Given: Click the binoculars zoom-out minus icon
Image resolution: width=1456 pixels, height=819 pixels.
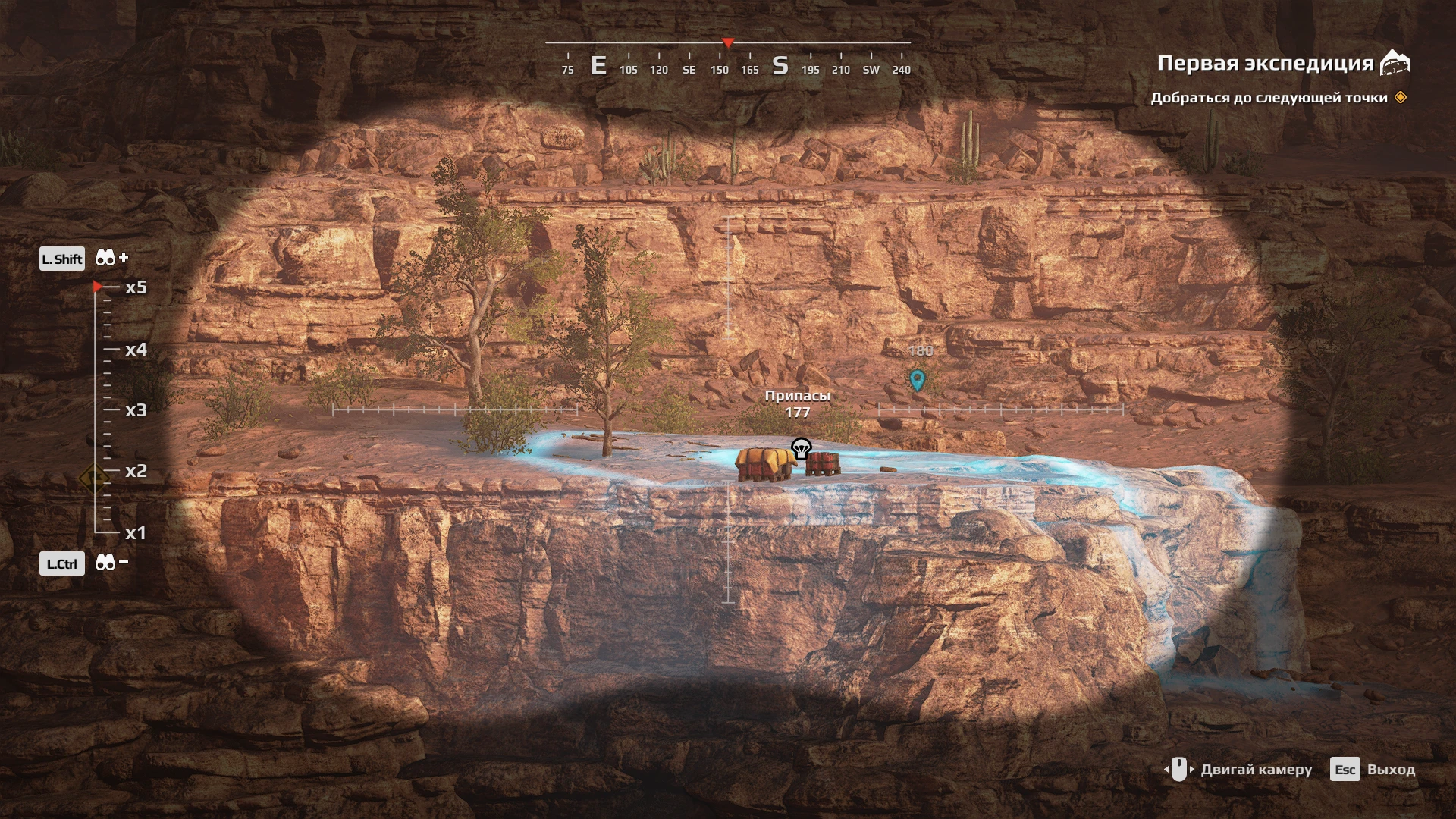Looking at the screenshot, I should coord(111,563).
